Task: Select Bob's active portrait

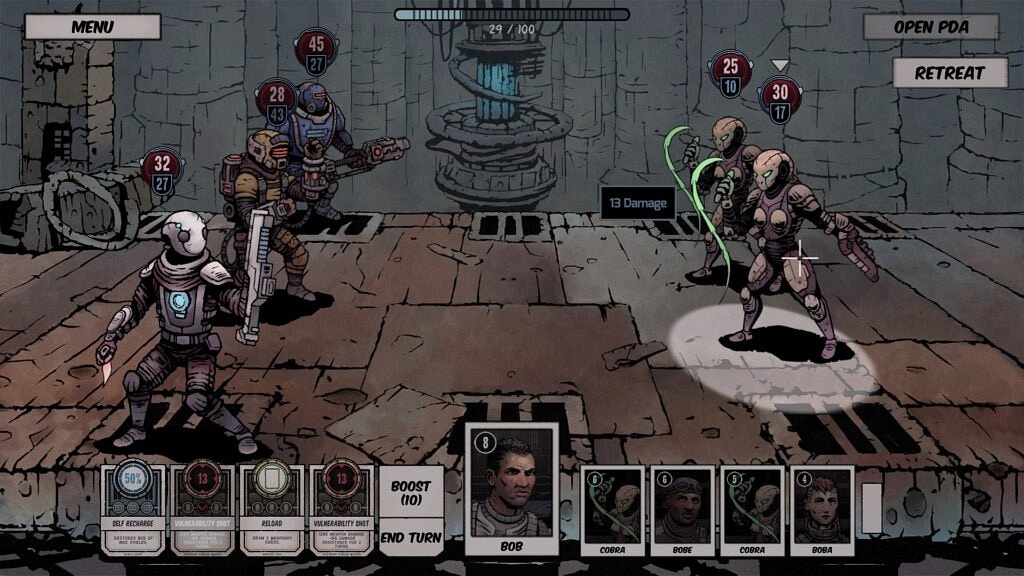Action: point(511,489)
